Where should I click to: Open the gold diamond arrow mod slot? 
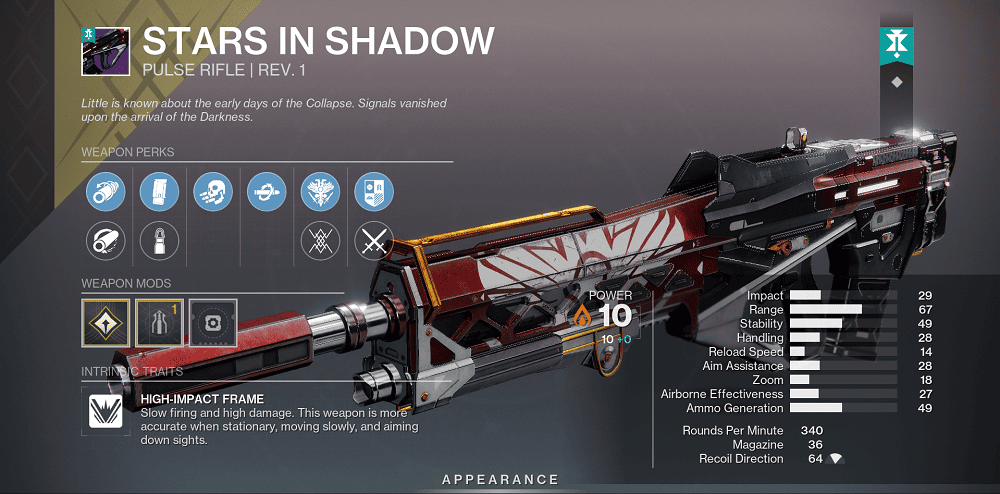[x=105, y=321]
